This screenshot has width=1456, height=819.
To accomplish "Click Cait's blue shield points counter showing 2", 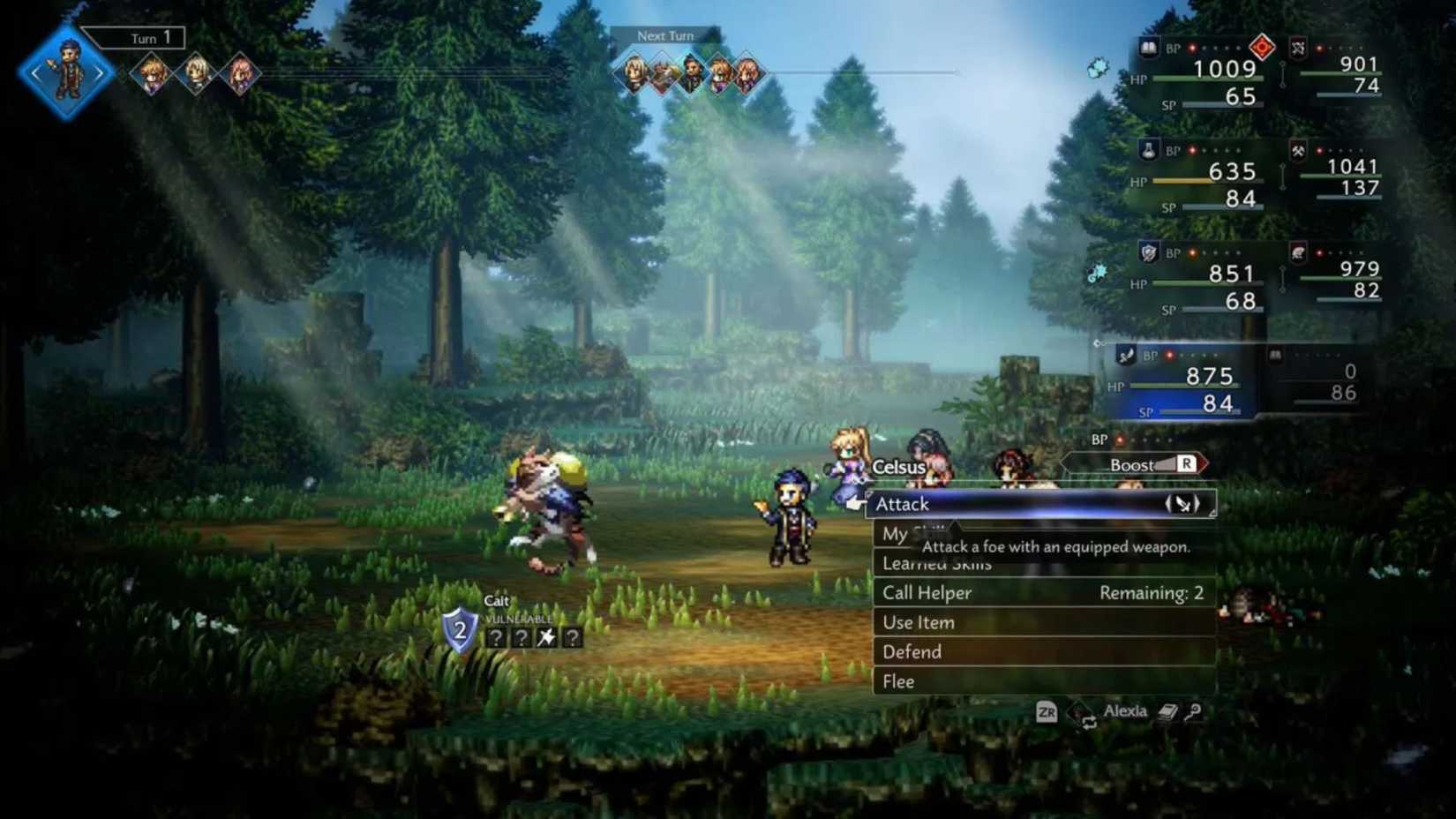I will click(x=458, y=631).
